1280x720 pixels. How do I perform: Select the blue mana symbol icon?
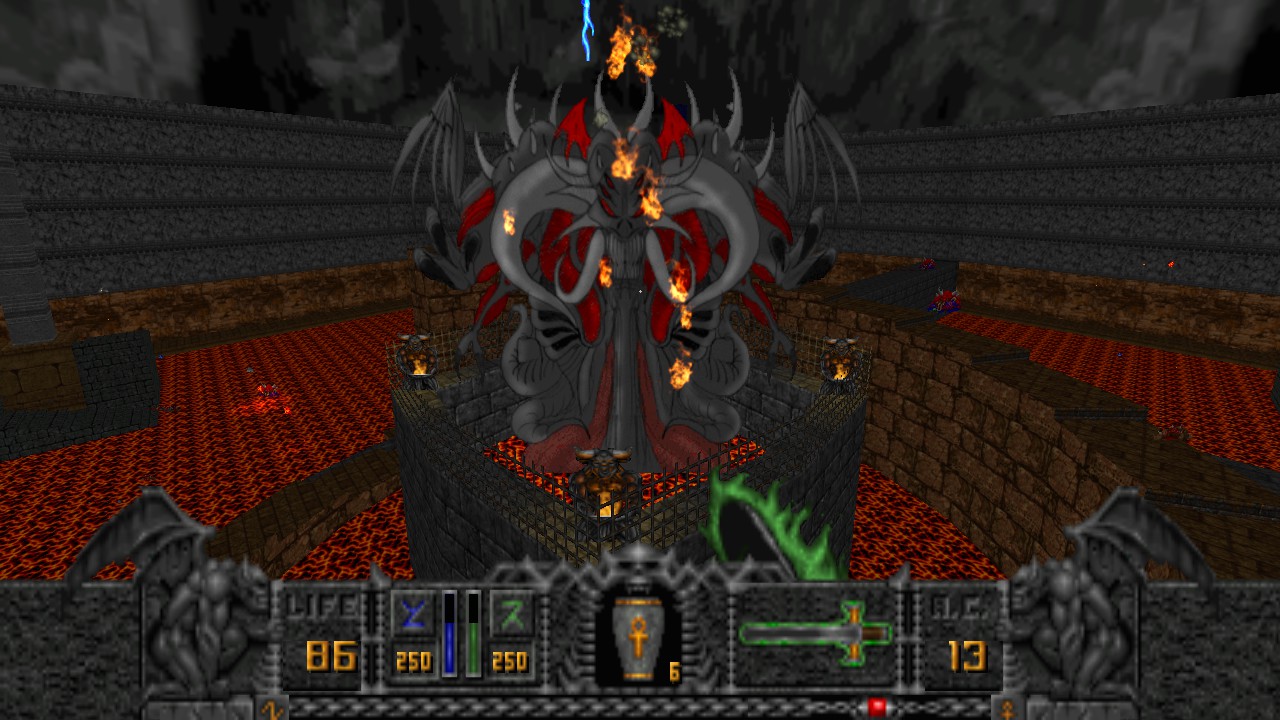[412, 614]
